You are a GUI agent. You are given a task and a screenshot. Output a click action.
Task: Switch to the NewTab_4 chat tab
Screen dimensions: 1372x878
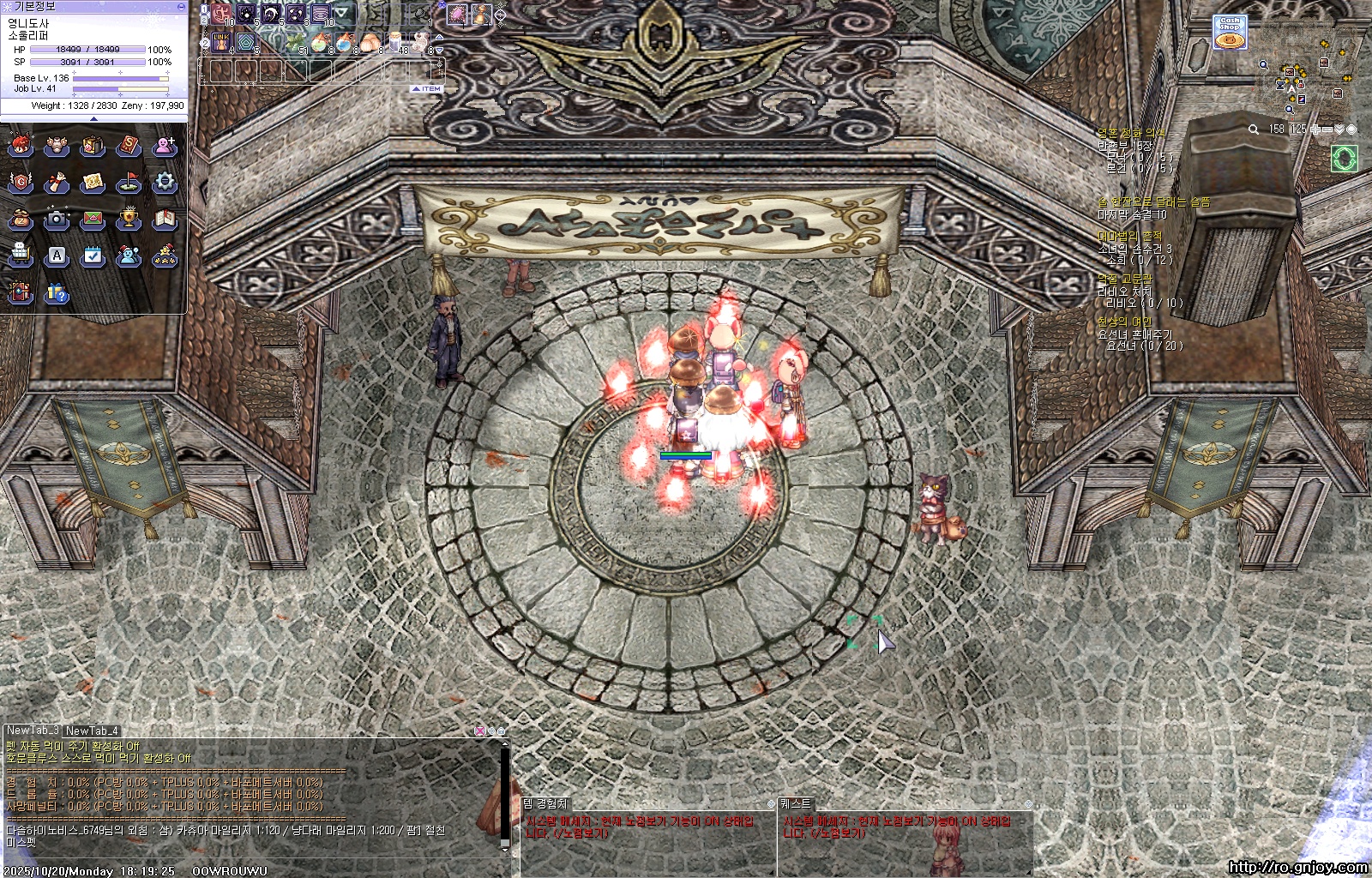[x=92, y=731]
